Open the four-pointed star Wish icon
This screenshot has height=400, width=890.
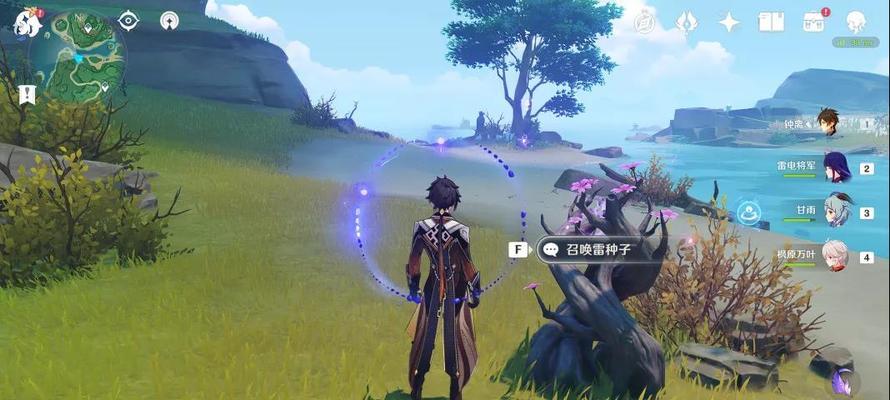[729, 22]
